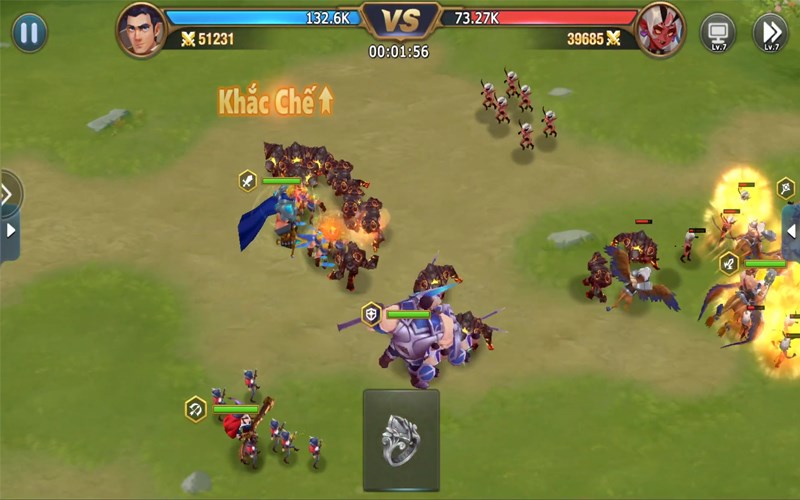
Task: Toggle the monitor-icon Lv.7 button
Action: [x=717, y=32]
